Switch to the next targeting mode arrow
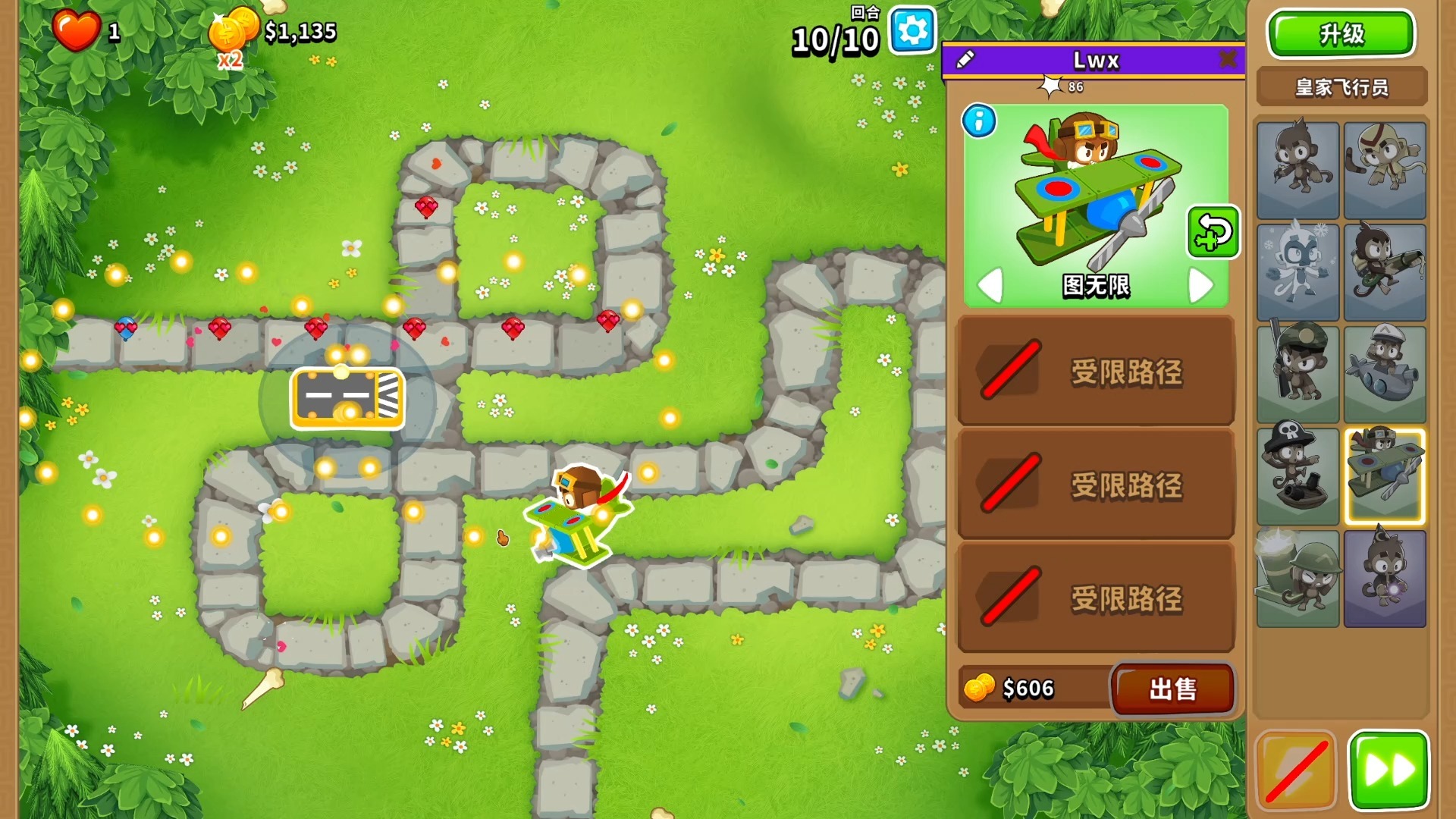The height and width of the screenshot is (819, 1456). click(1200, 285)
